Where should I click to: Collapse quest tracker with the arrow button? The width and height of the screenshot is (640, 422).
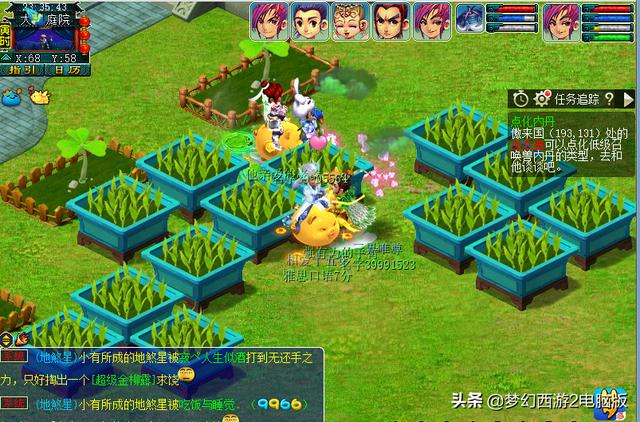pyautogui.click(x=627, y=98)
